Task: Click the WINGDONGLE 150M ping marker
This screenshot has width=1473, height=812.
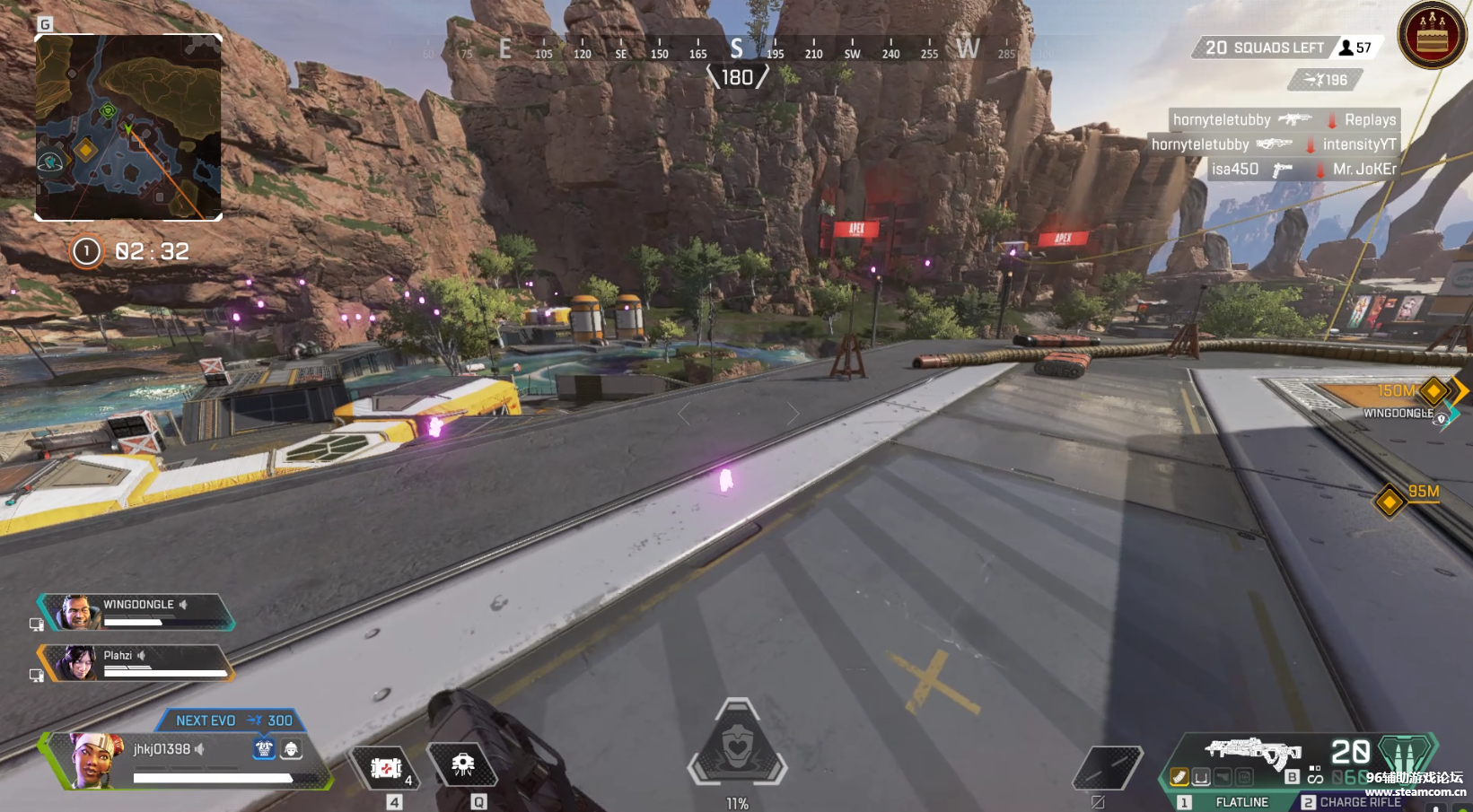Action: (1434, 391)
